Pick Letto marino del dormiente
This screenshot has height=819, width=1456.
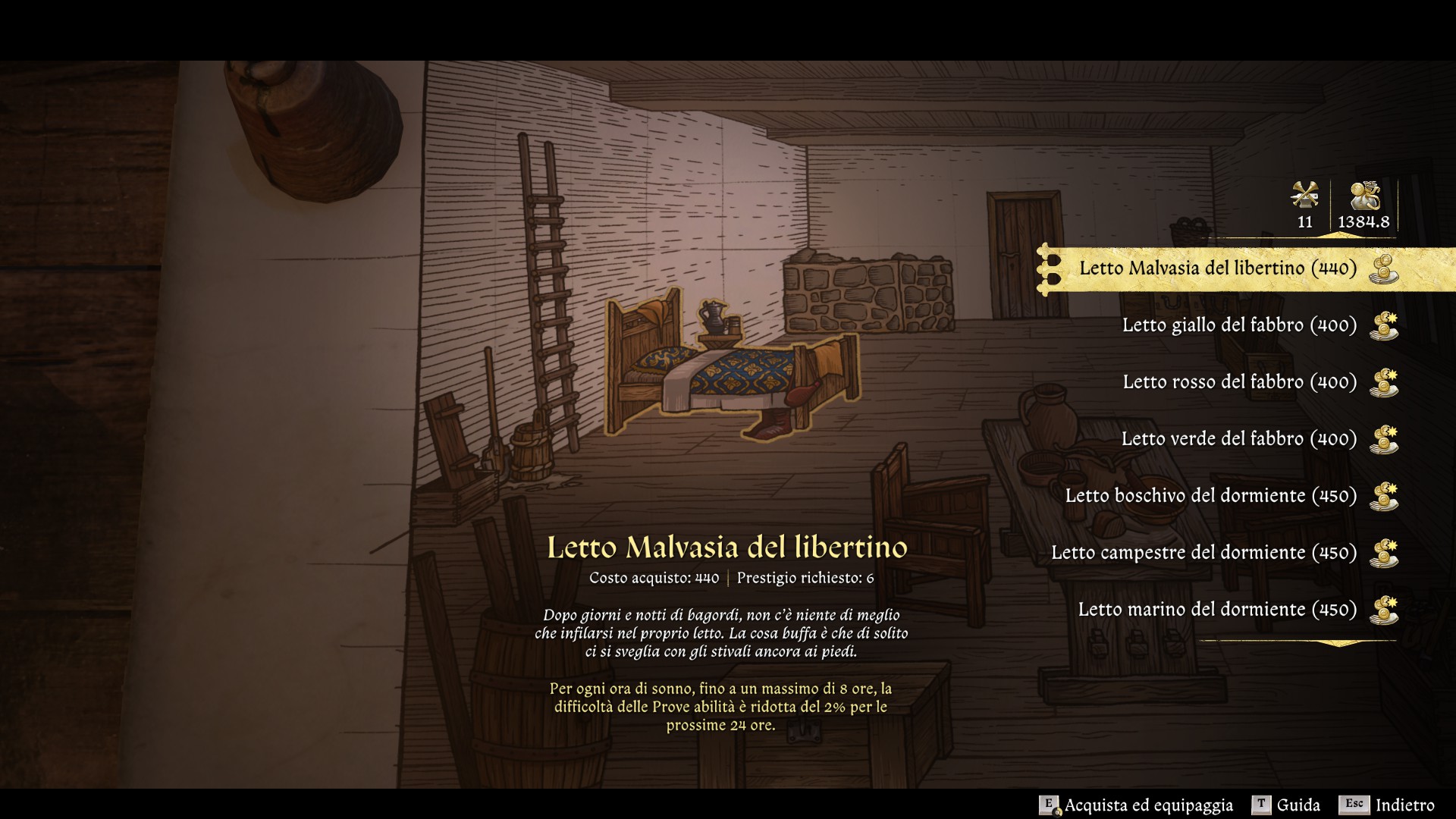point(1217,610)
